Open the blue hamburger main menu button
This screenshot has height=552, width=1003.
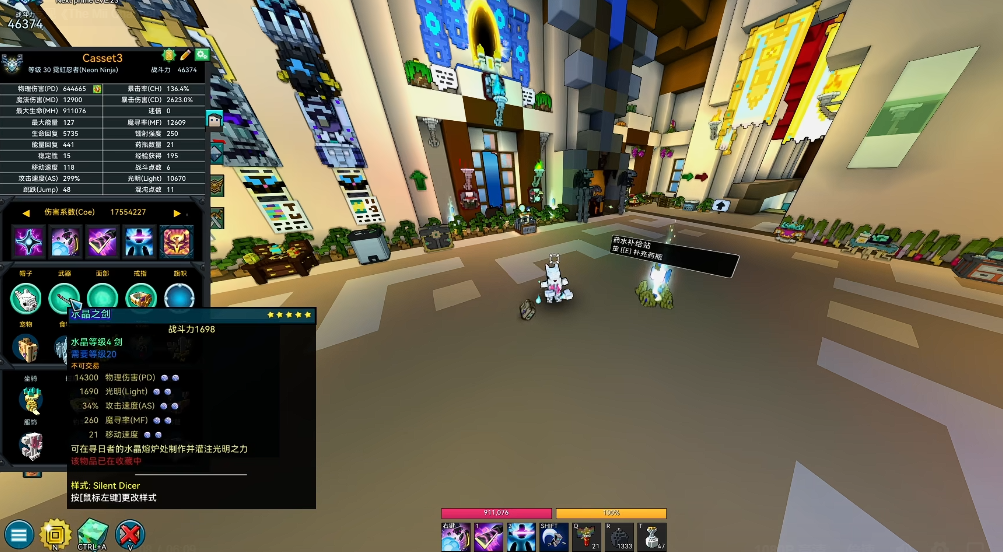tap(18, 534)
